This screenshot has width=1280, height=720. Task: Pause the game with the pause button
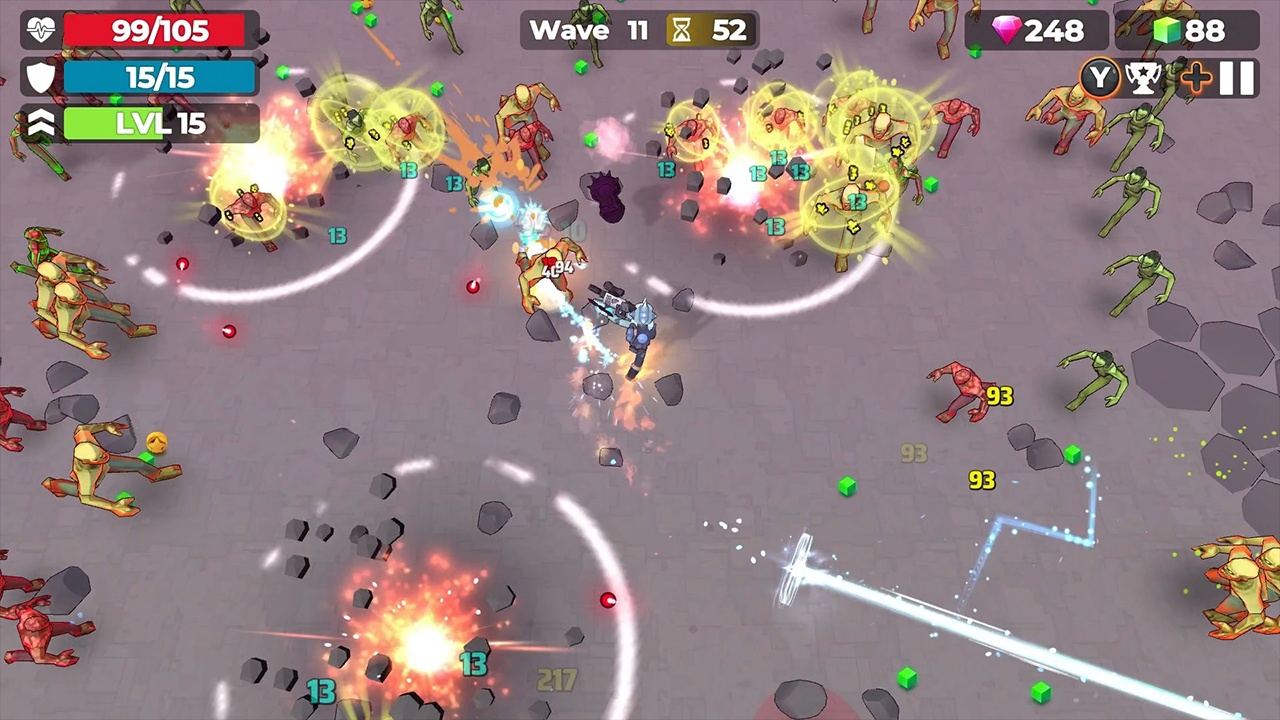click(x=1236, y=78)
